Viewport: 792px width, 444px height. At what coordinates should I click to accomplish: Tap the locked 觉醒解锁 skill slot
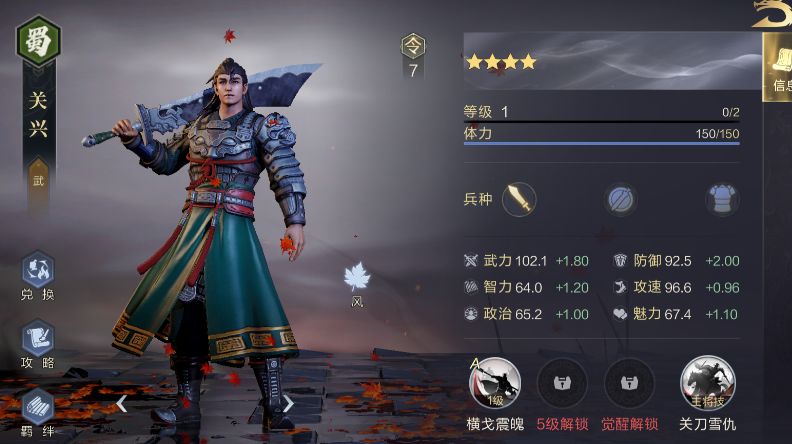click(629, 382)
